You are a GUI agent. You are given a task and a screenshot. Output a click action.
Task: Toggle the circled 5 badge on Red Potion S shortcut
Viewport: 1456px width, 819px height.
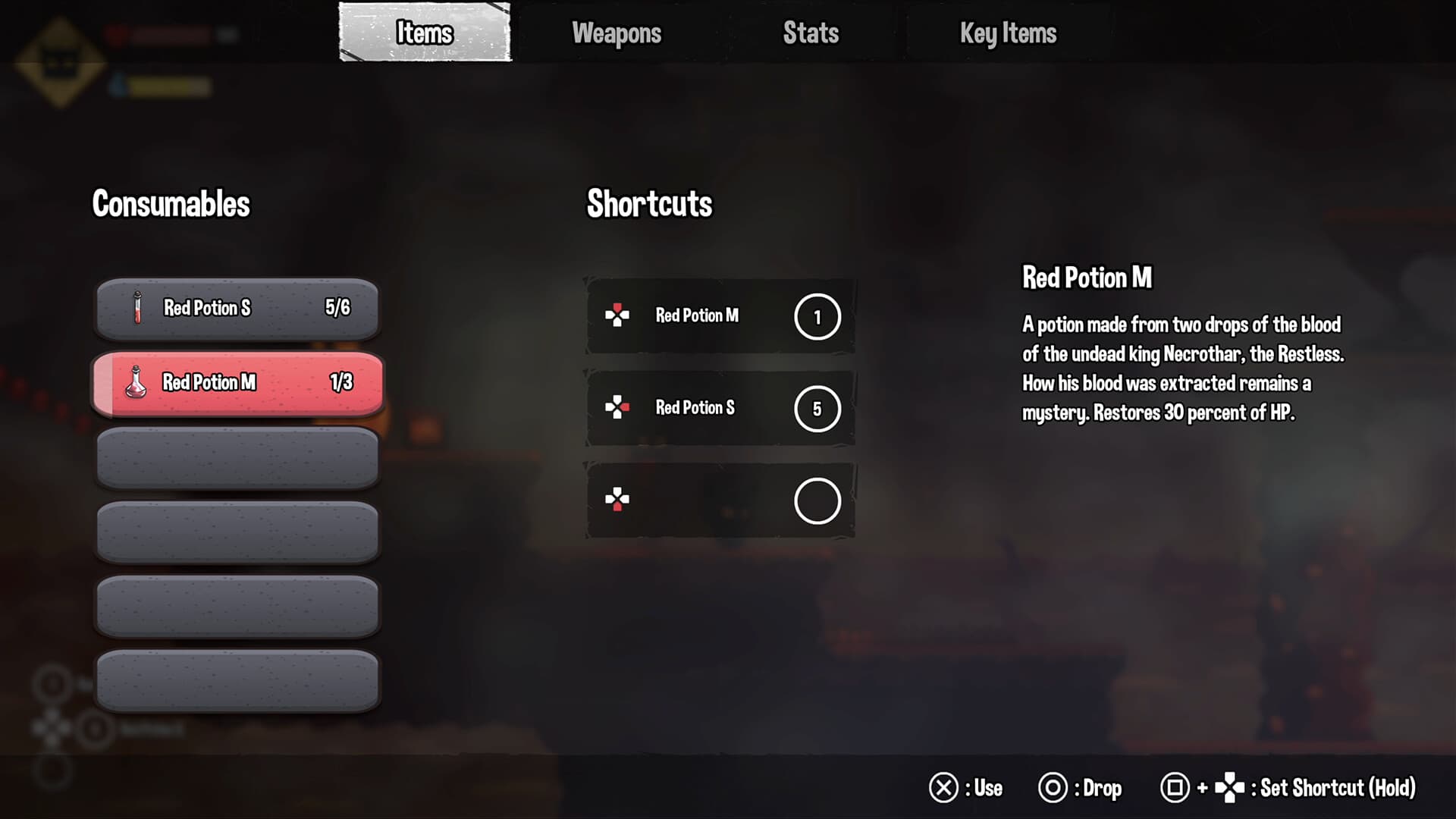pos(817,409)
